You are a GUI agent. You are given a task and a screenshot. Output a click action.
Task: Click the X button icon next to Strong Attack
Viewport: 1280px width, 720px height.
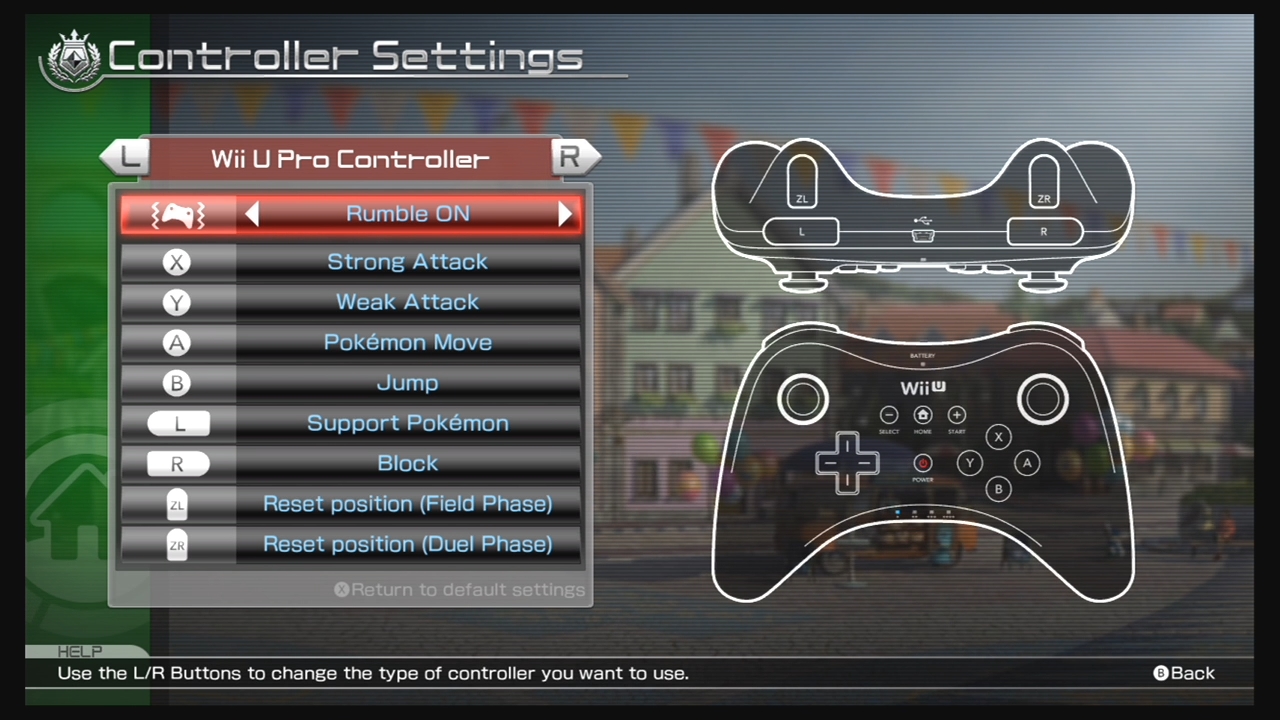(x=177, y=262)
